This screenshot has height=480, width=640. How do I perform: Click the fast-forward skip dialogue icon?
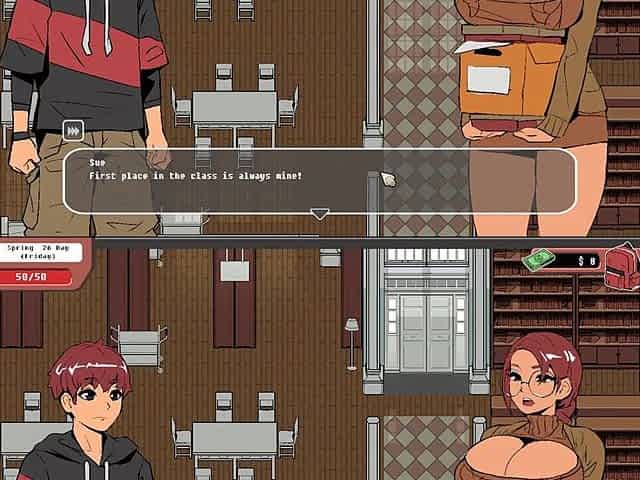pos(73,130)
